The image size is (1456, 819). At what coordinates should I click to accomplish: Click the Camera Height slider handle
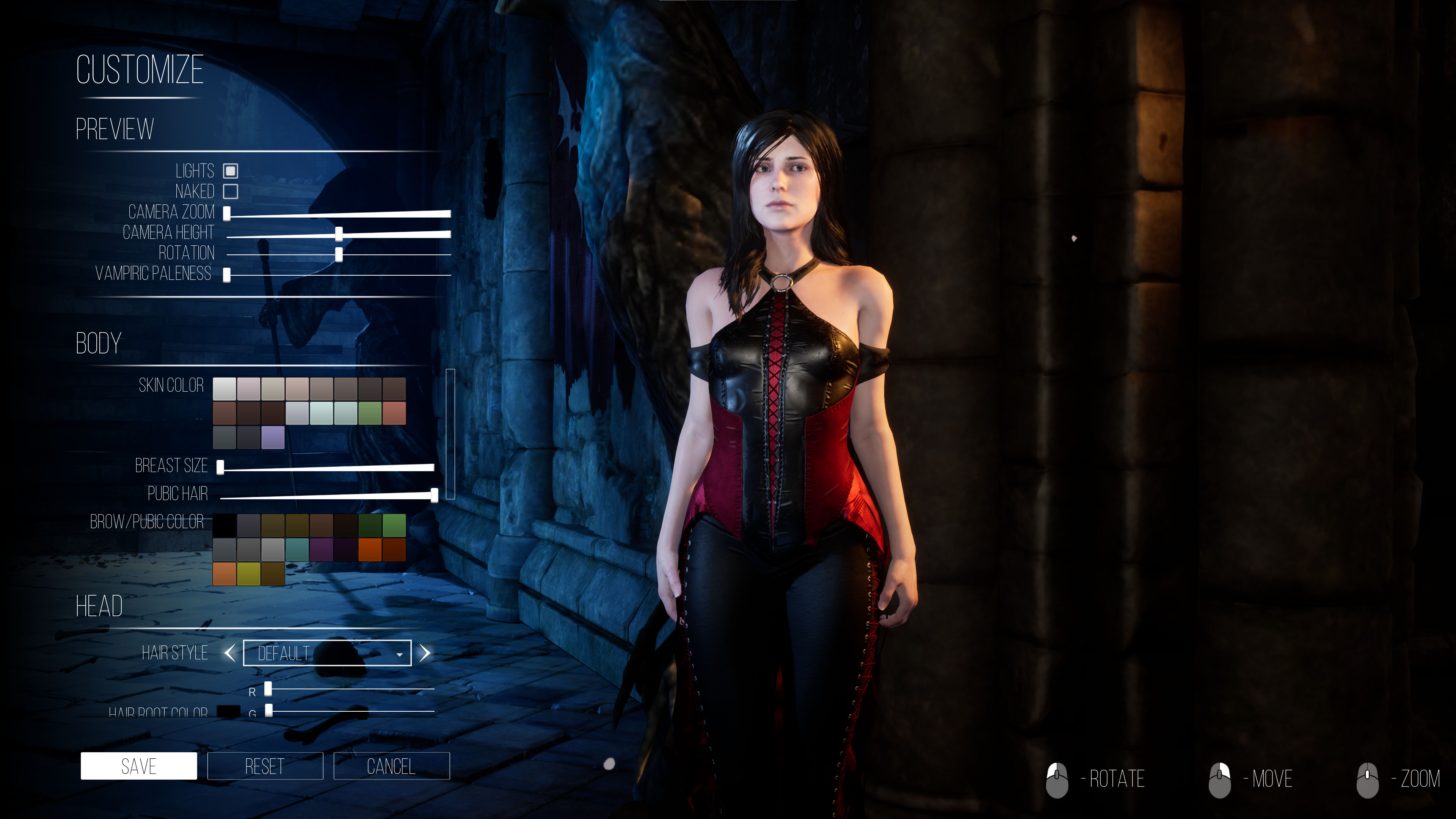click(x=339, y=234)
